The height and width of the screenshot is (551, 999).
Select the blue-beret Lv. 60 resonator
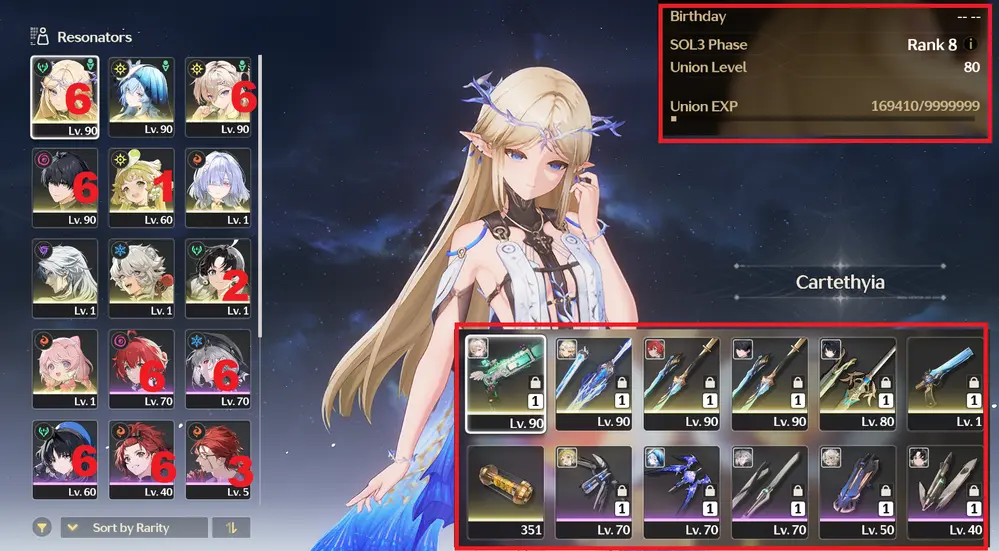(64, 459)
